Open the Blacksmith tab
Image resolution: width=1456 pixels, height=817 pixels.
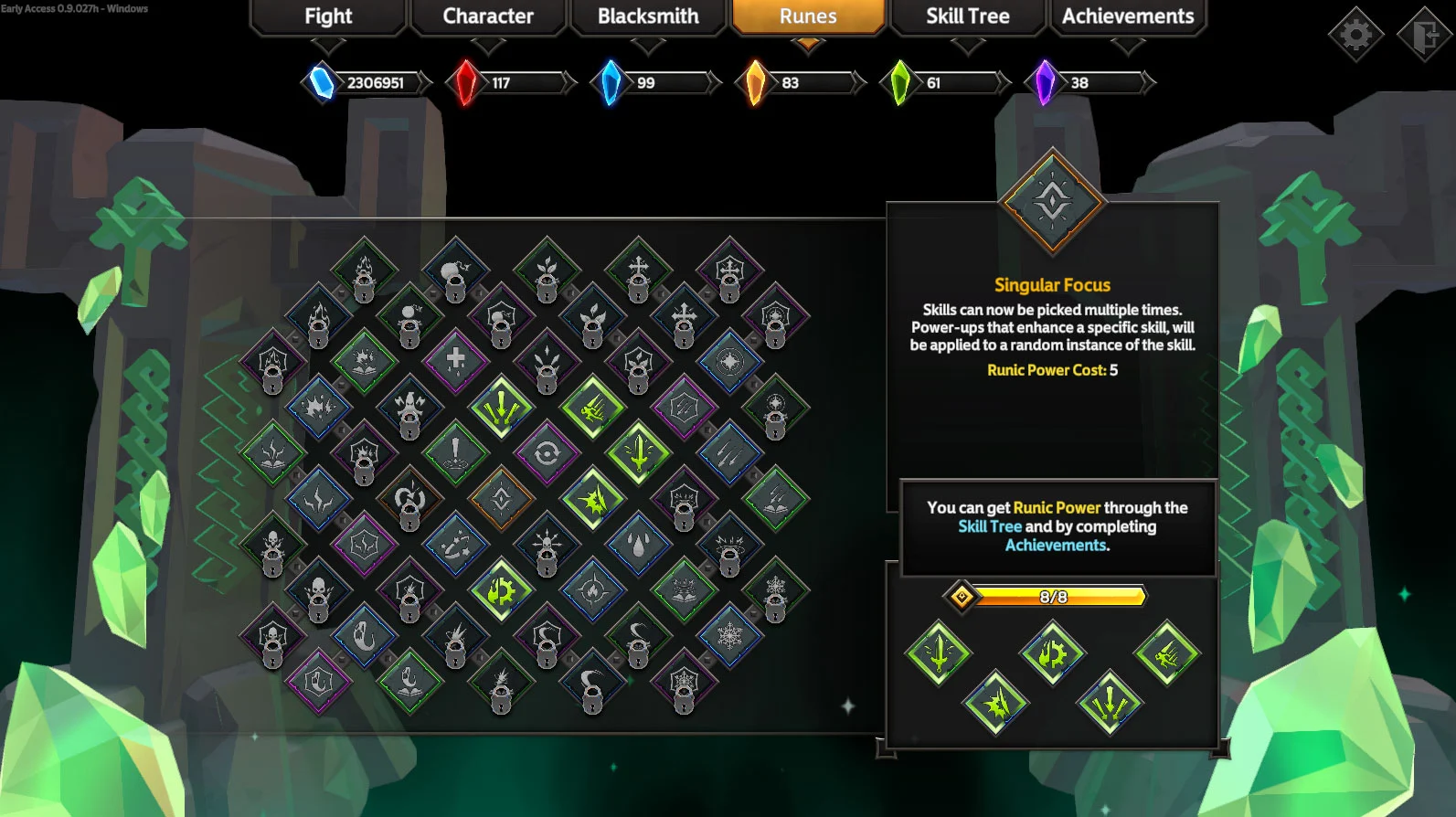click(x=648, y=16)
